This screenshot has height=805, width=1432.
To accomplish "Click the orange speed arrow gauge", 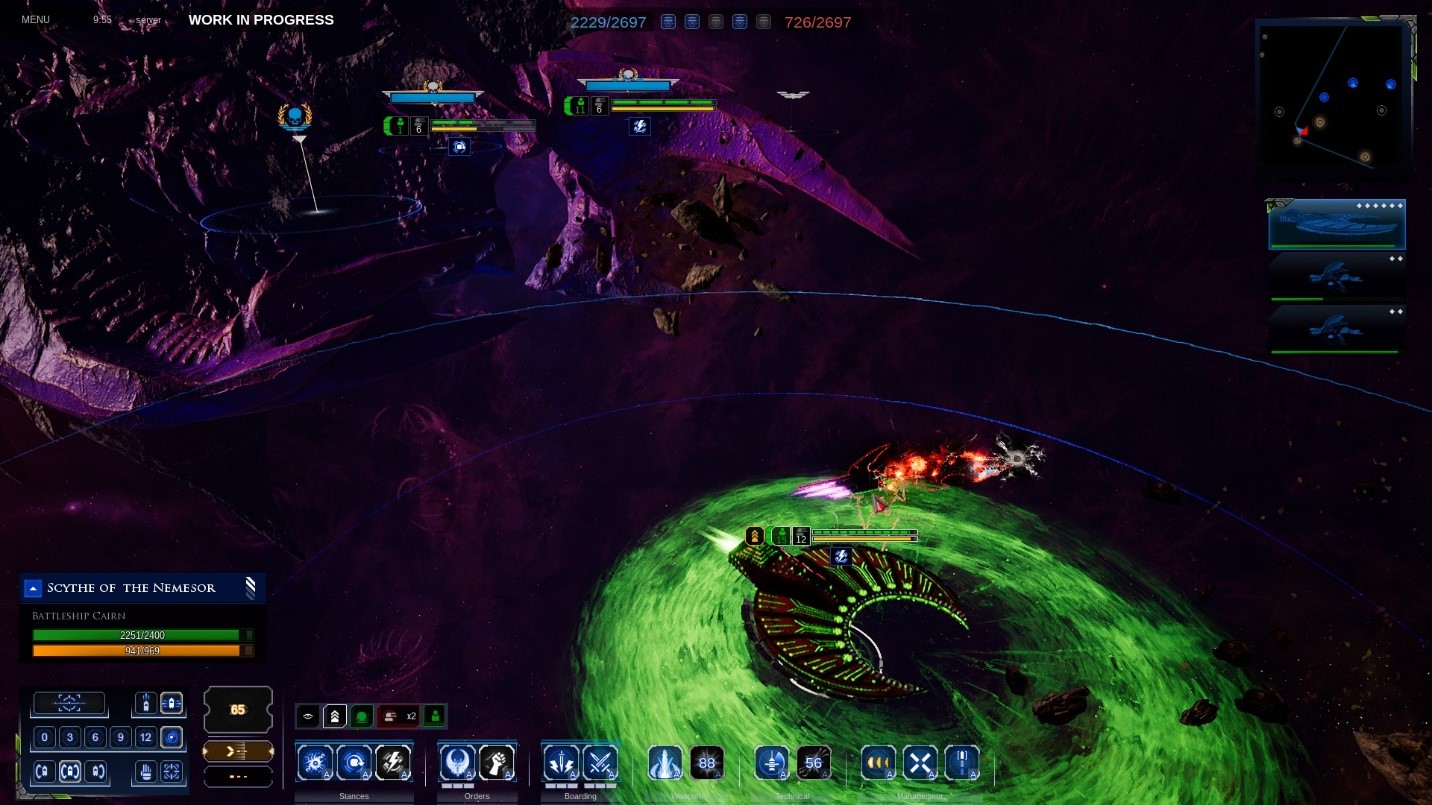I will (x=238, y=750).
